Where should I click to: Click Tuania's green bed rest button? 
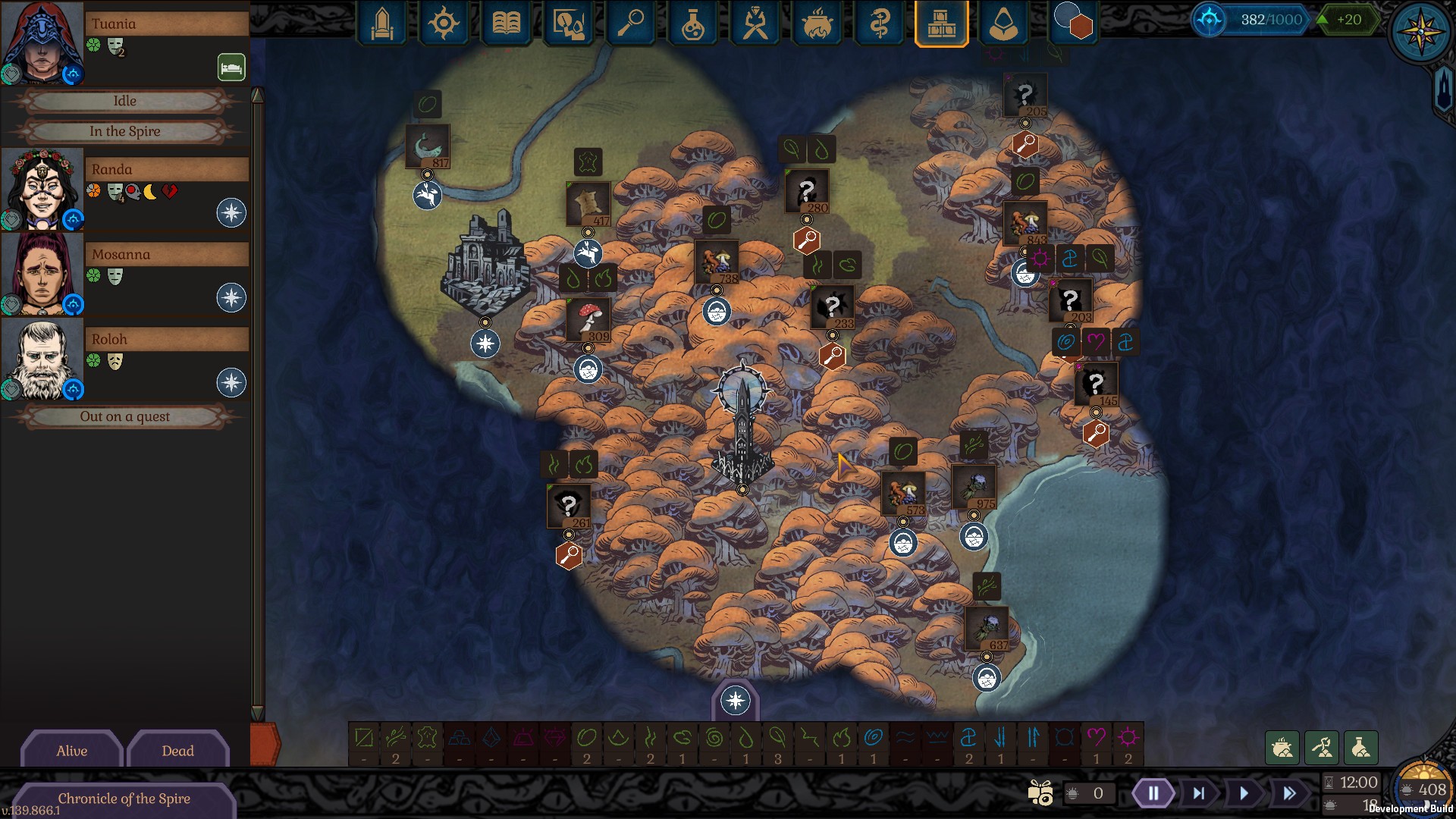tap(231, 67)
